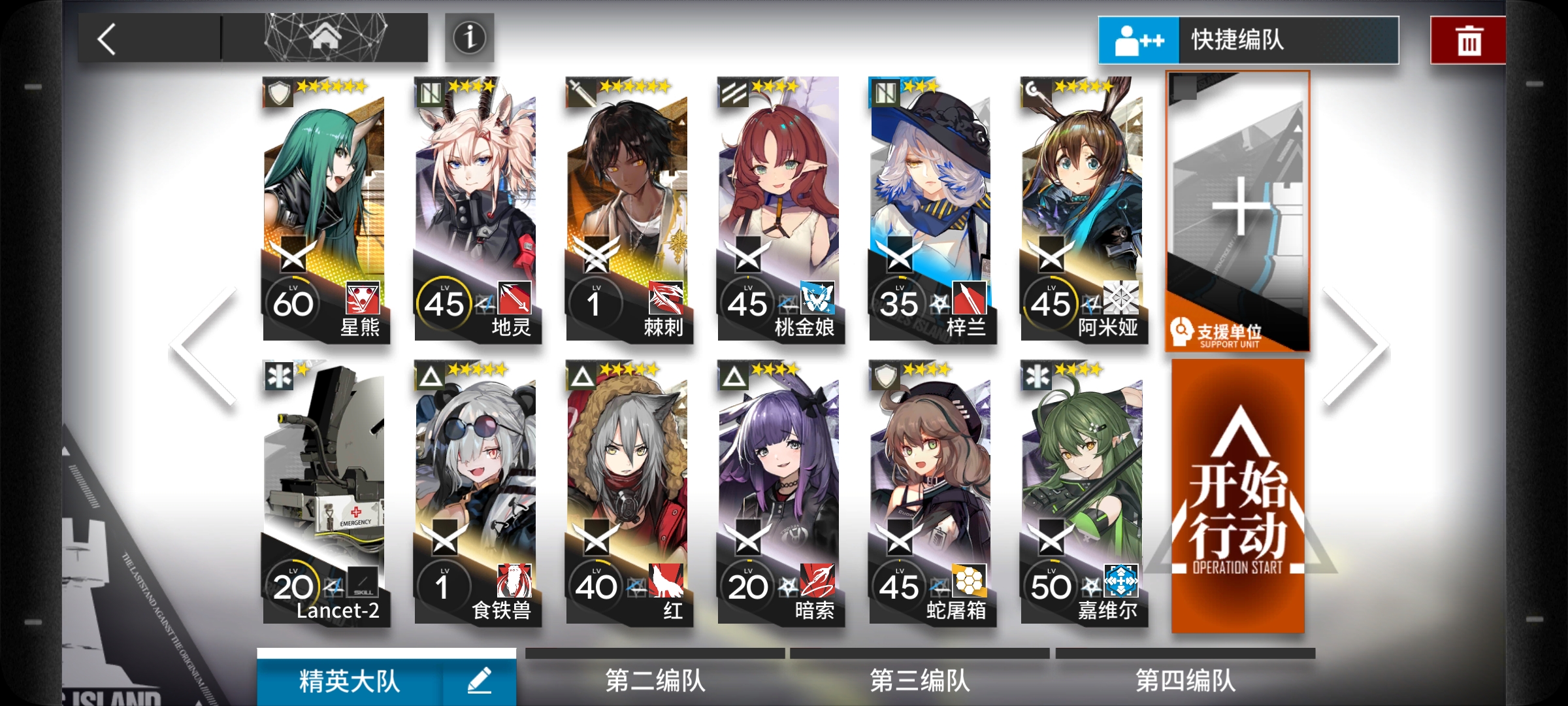Rename squad with the pencil edit icon
1568x706 pixels.
(x=480, y=681)
